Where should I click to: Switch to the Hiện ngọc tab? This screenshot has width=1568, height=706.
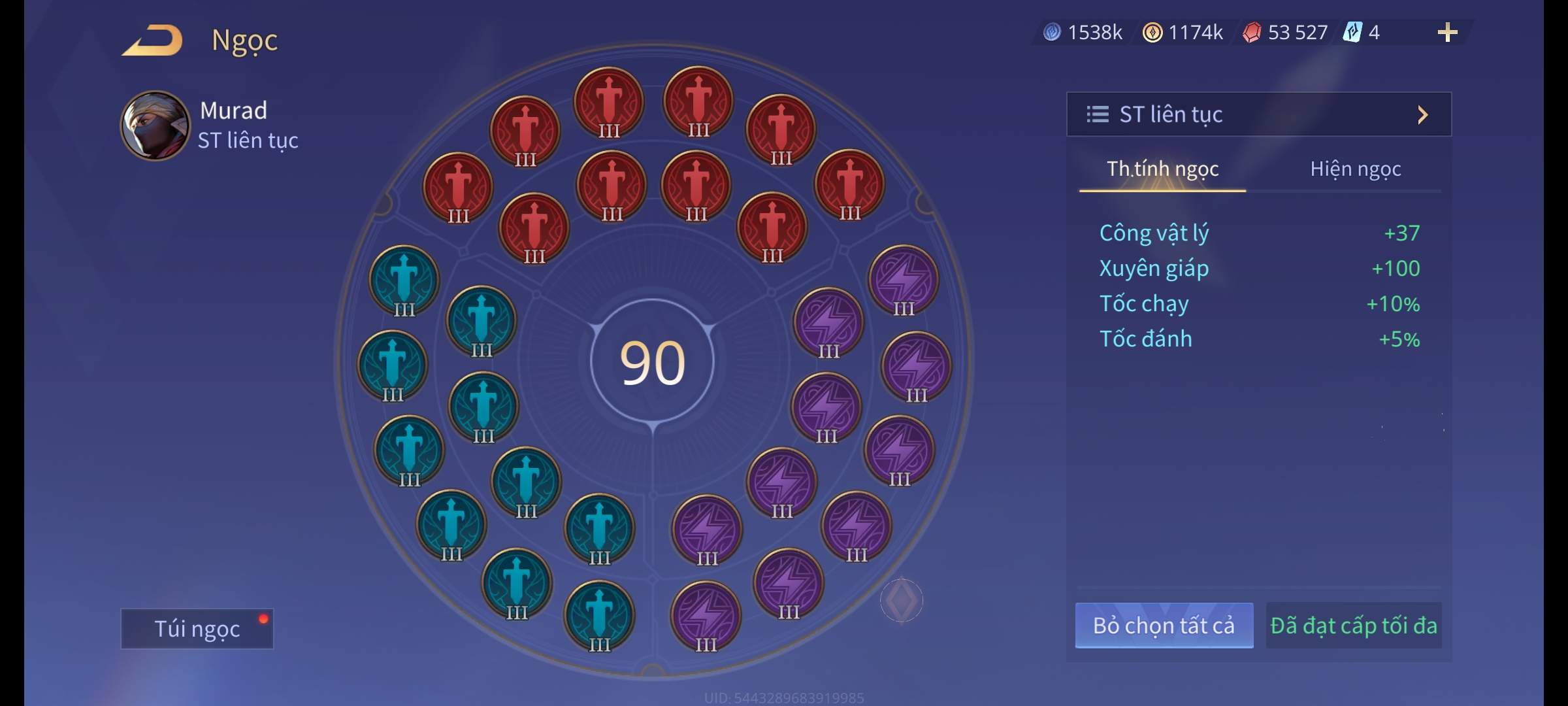1355,169
